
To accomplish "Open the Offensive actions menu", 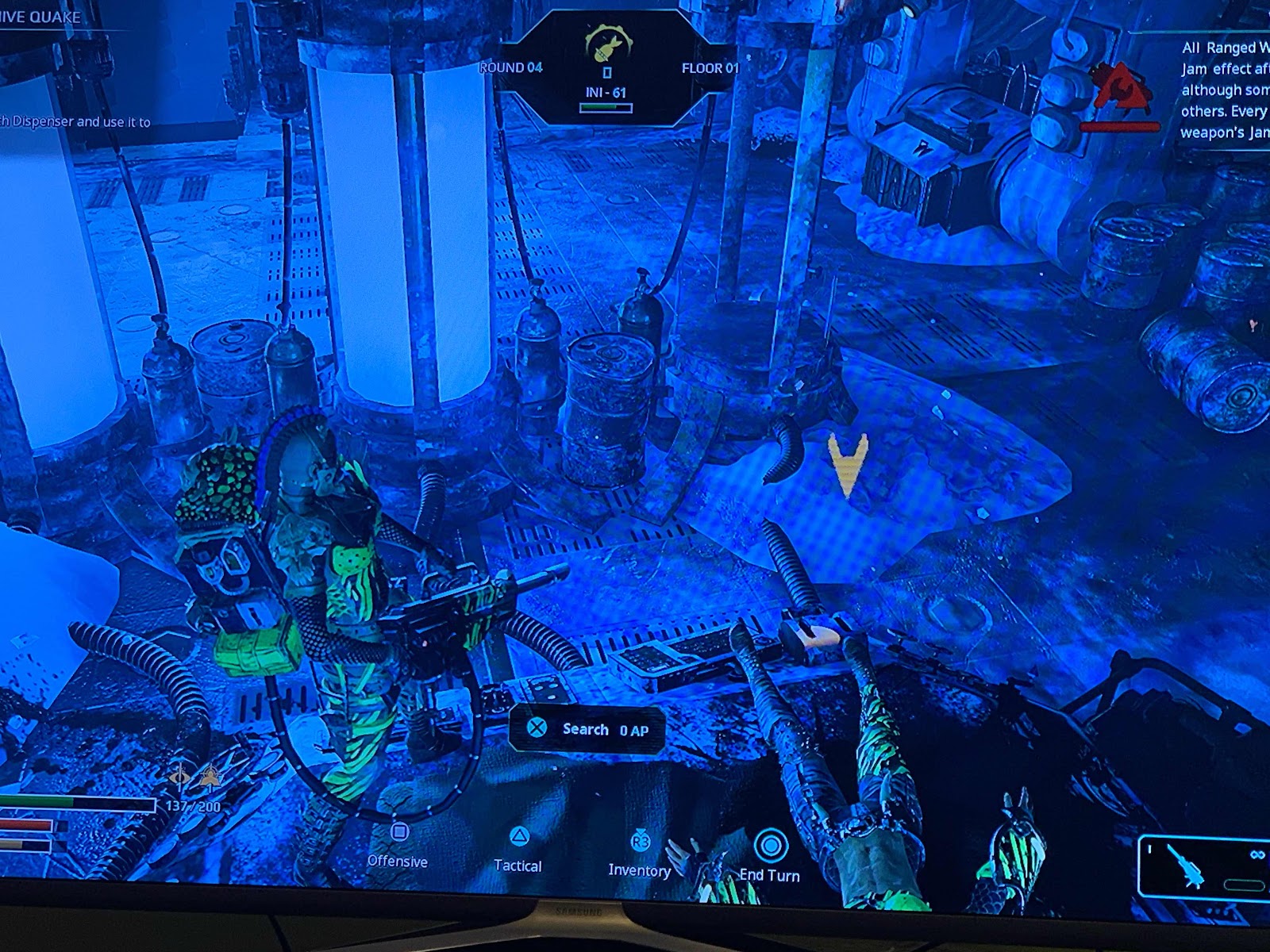I will point(398,846).
